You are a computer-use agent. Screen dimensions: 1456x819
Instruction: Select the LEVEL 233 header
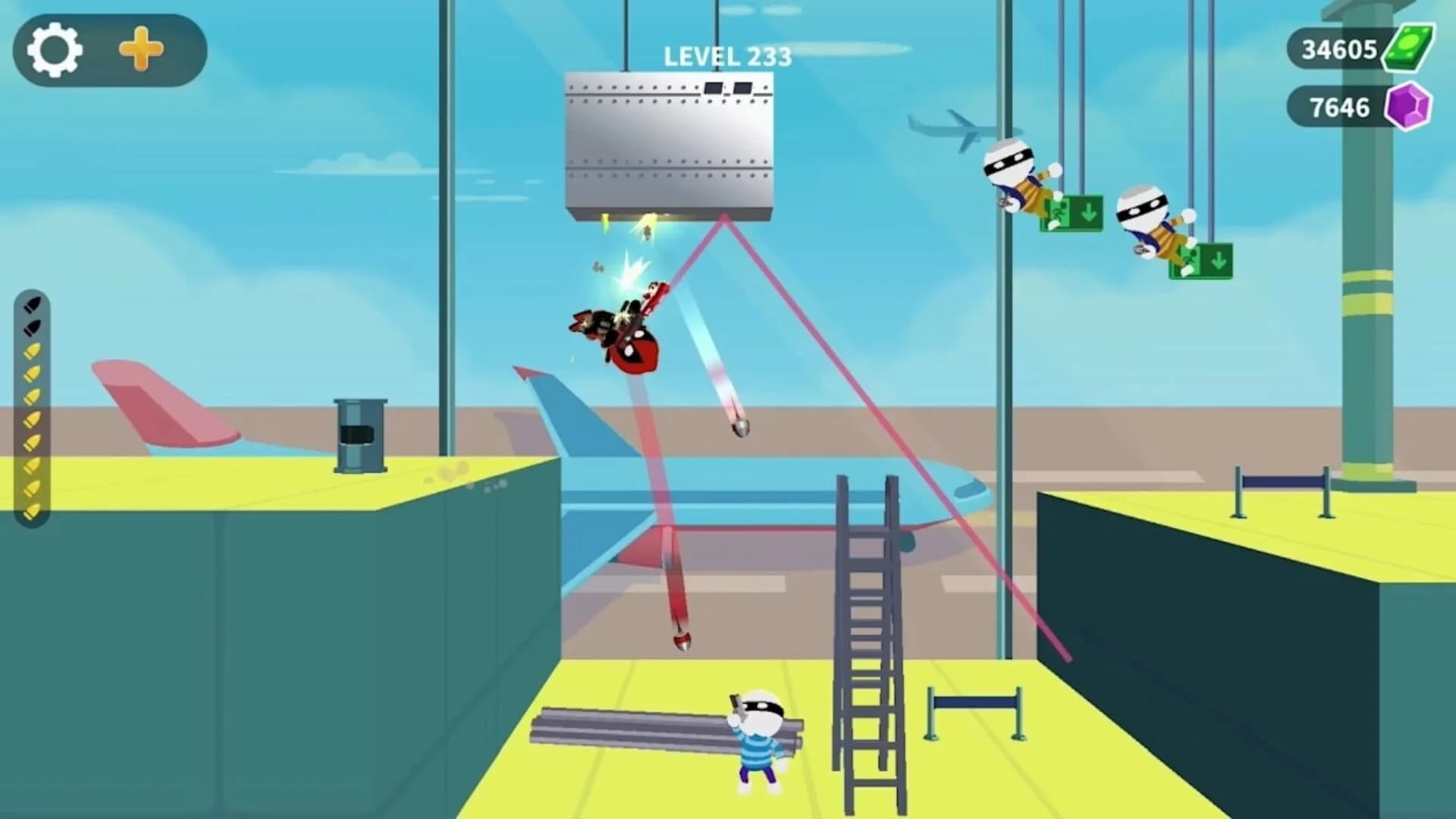(726, 54)
